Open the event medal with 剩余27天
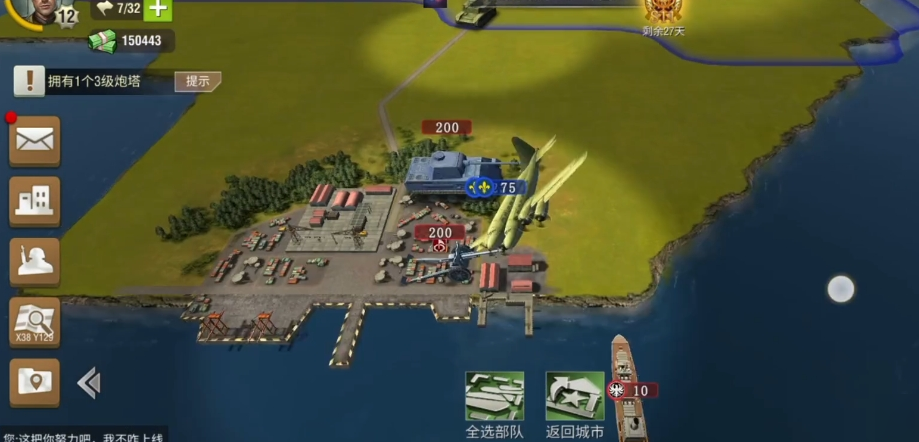This screenshot has width=919, height=442. [662, 13]
